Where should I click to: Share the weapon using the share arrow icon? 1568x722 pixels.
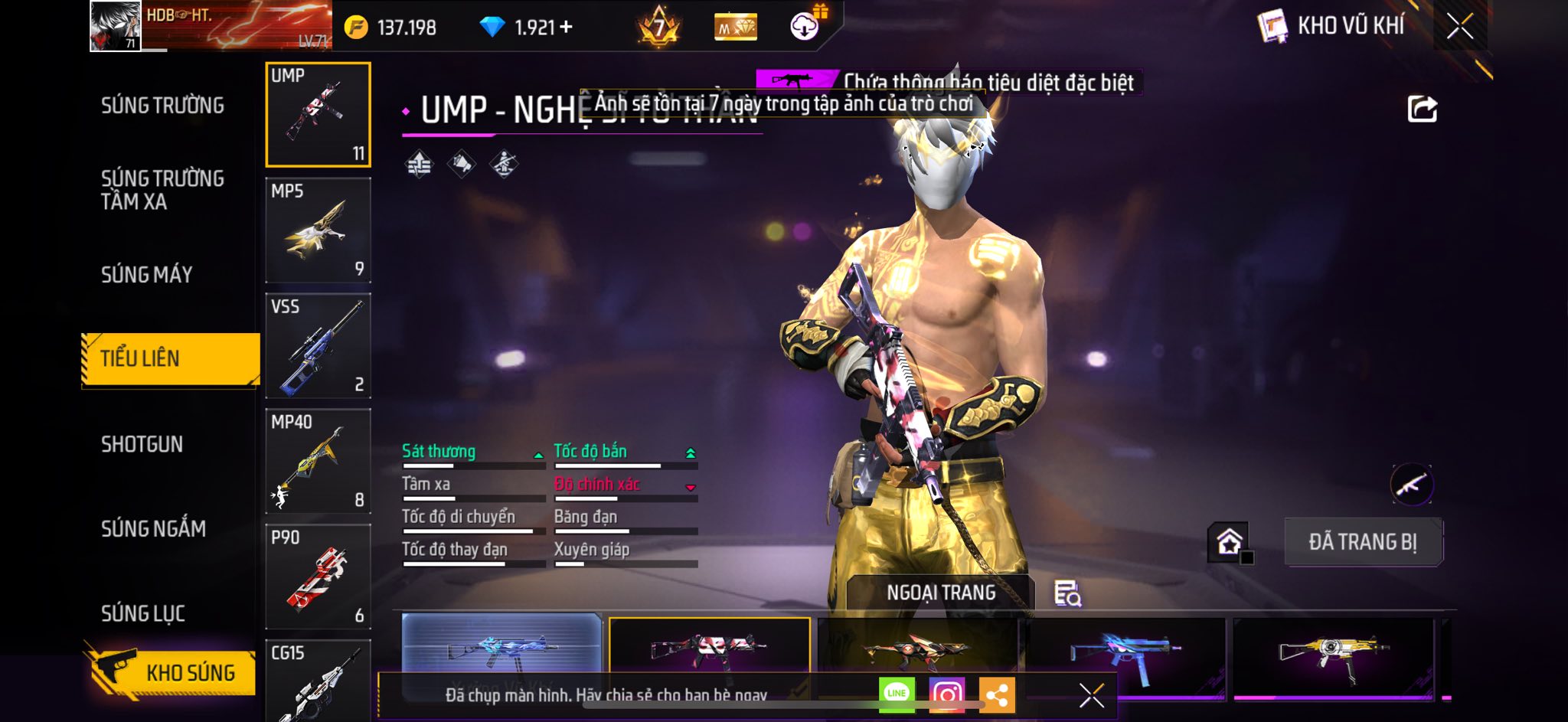[x=1422, y=109]
